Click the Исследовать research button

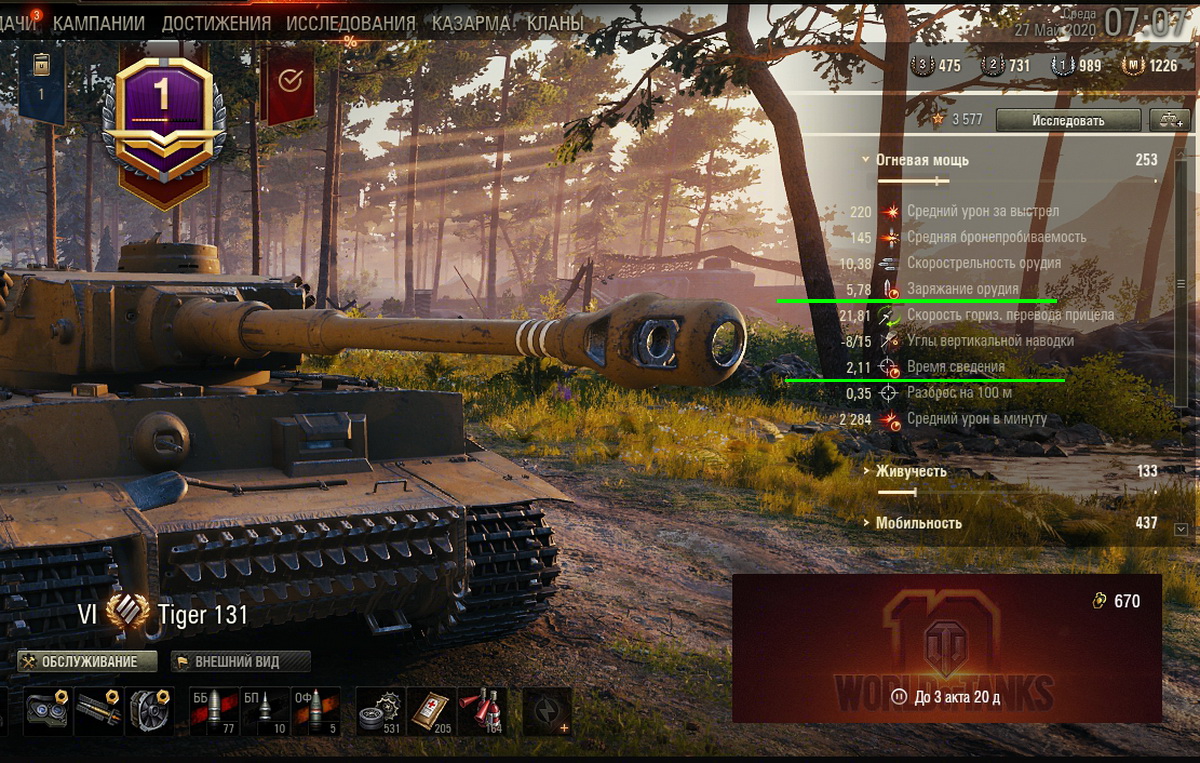pos(1068,120)
